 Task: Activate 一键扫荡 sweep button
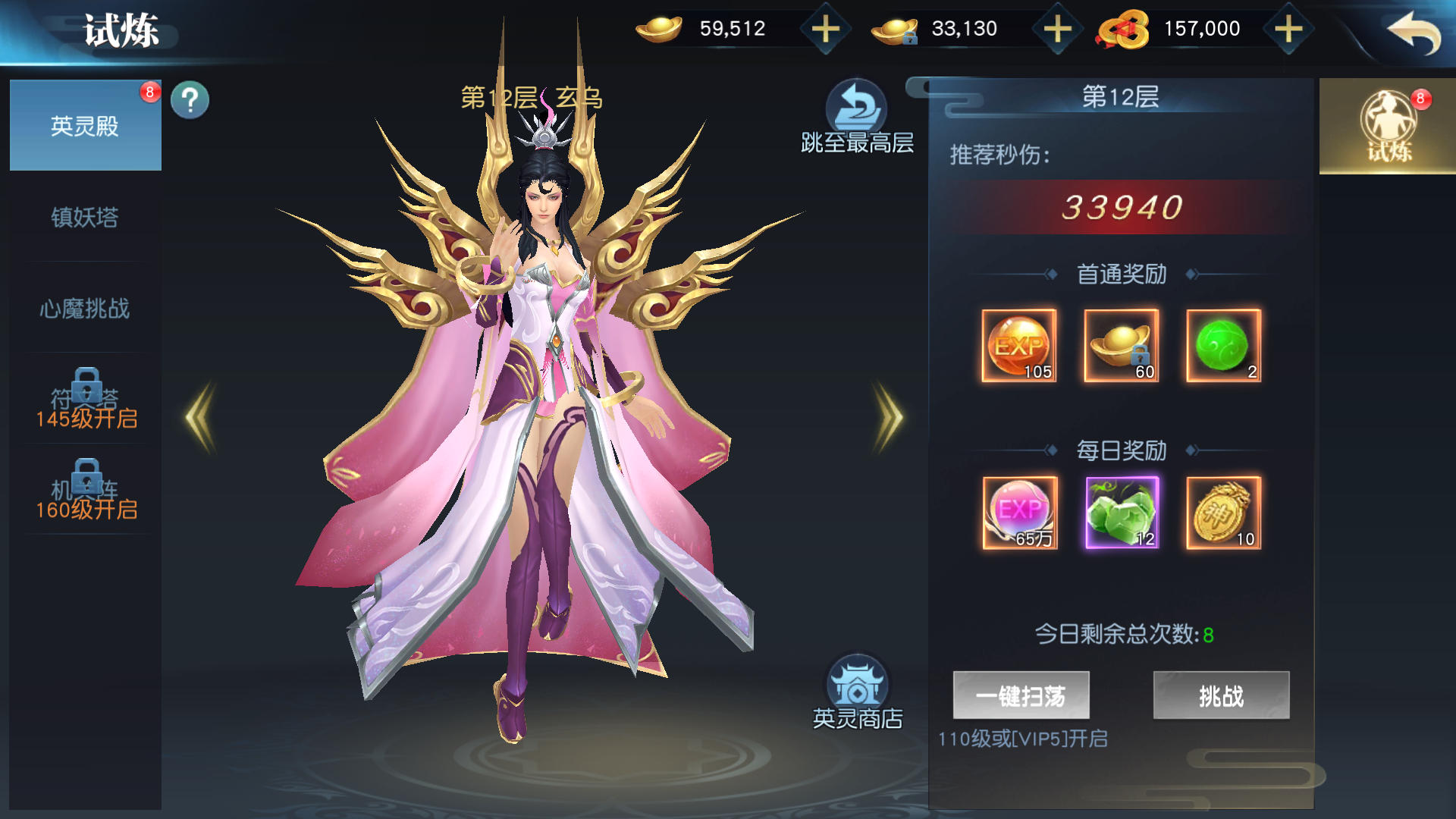pyautogui.click(x=1021, y=695)
